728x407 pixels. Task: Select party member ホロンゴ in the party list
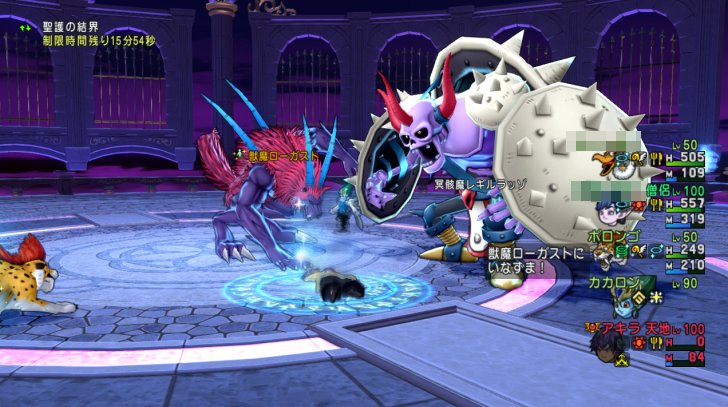(x=613, y=236)
